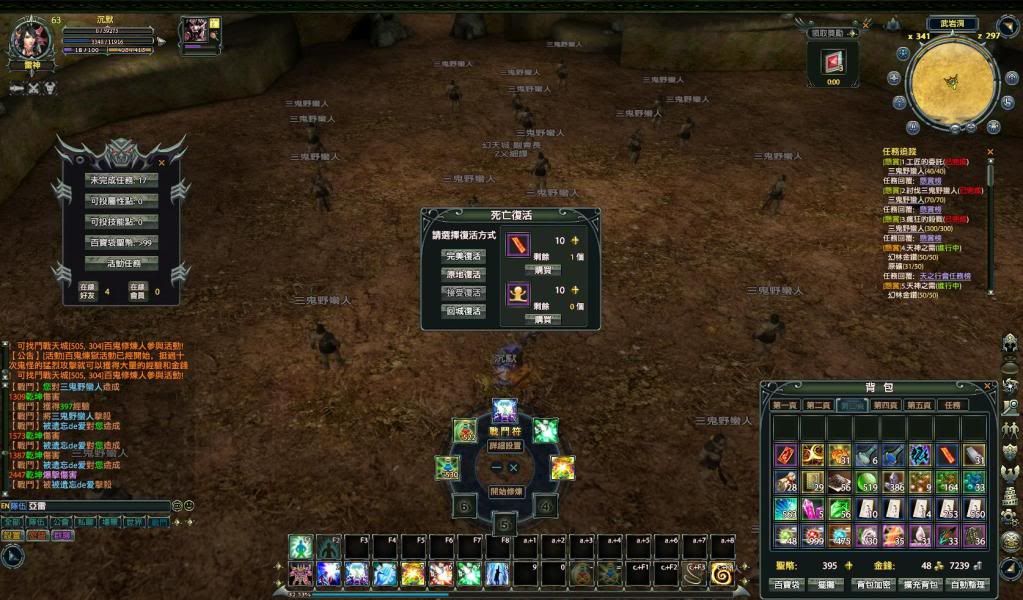Select the green orb item stacked 519

coord(866,481)
